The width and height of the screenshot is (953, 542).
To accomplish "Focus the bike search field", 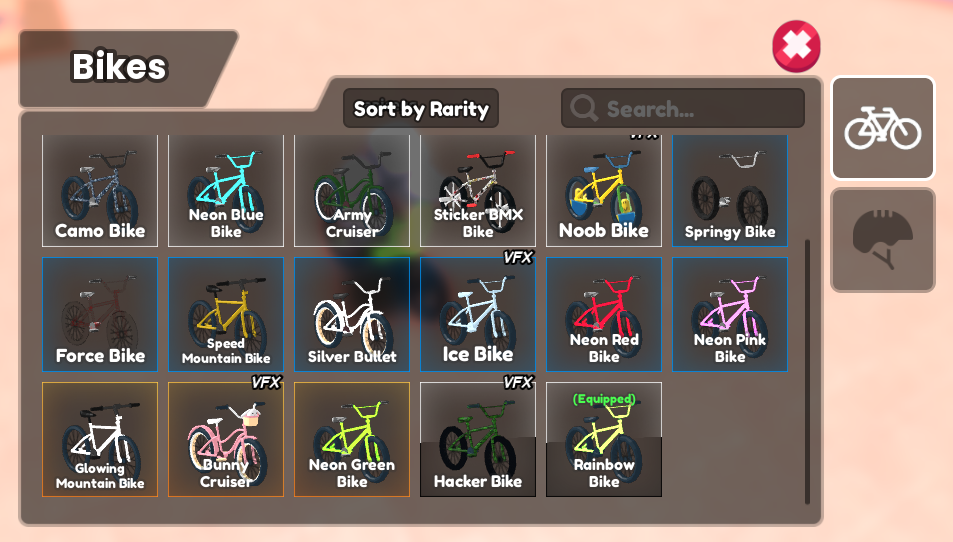I will tap(690, 109).
